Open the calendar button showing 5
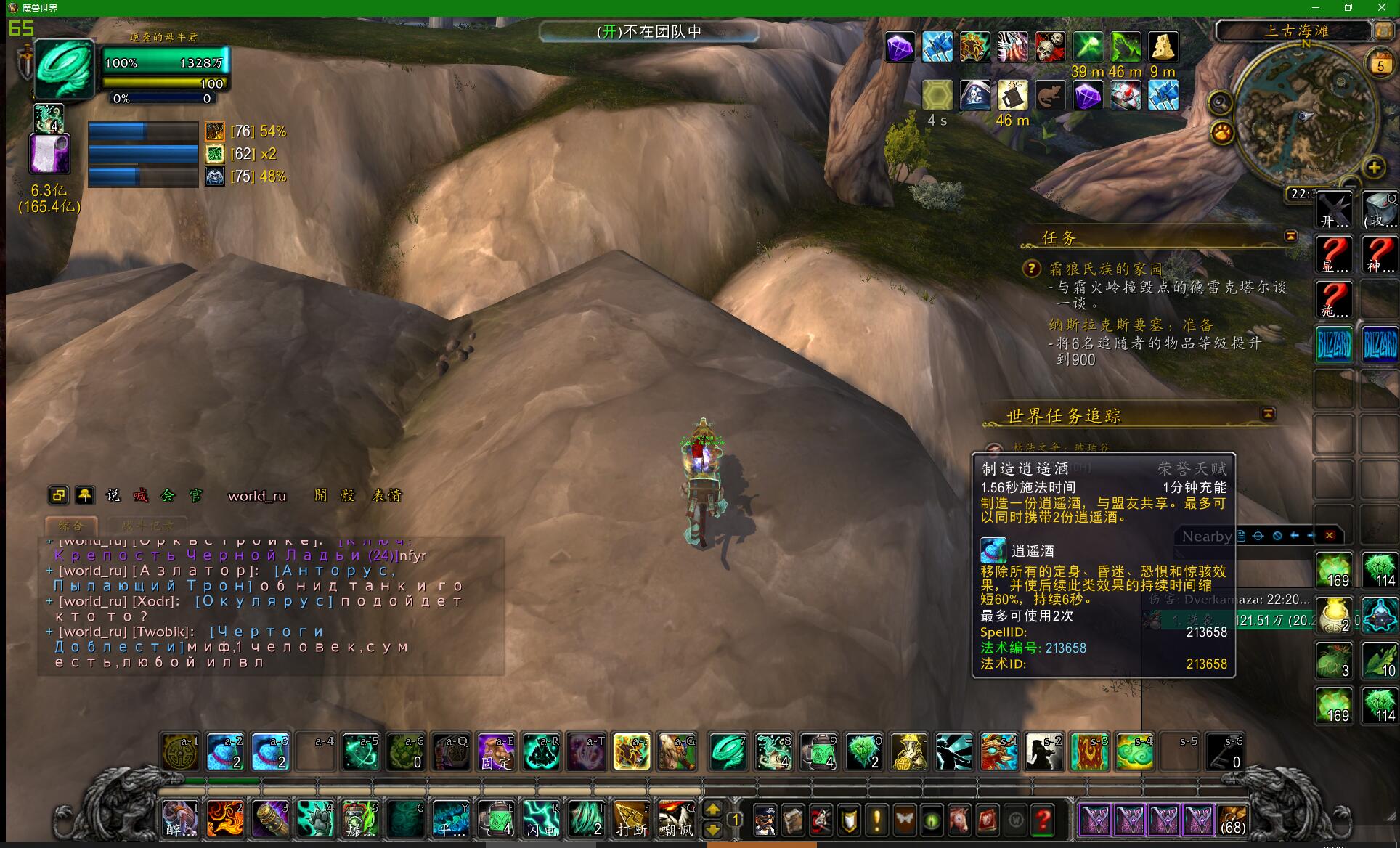The height and width of the screenshot is (848, 1400). click(1380, 65)
